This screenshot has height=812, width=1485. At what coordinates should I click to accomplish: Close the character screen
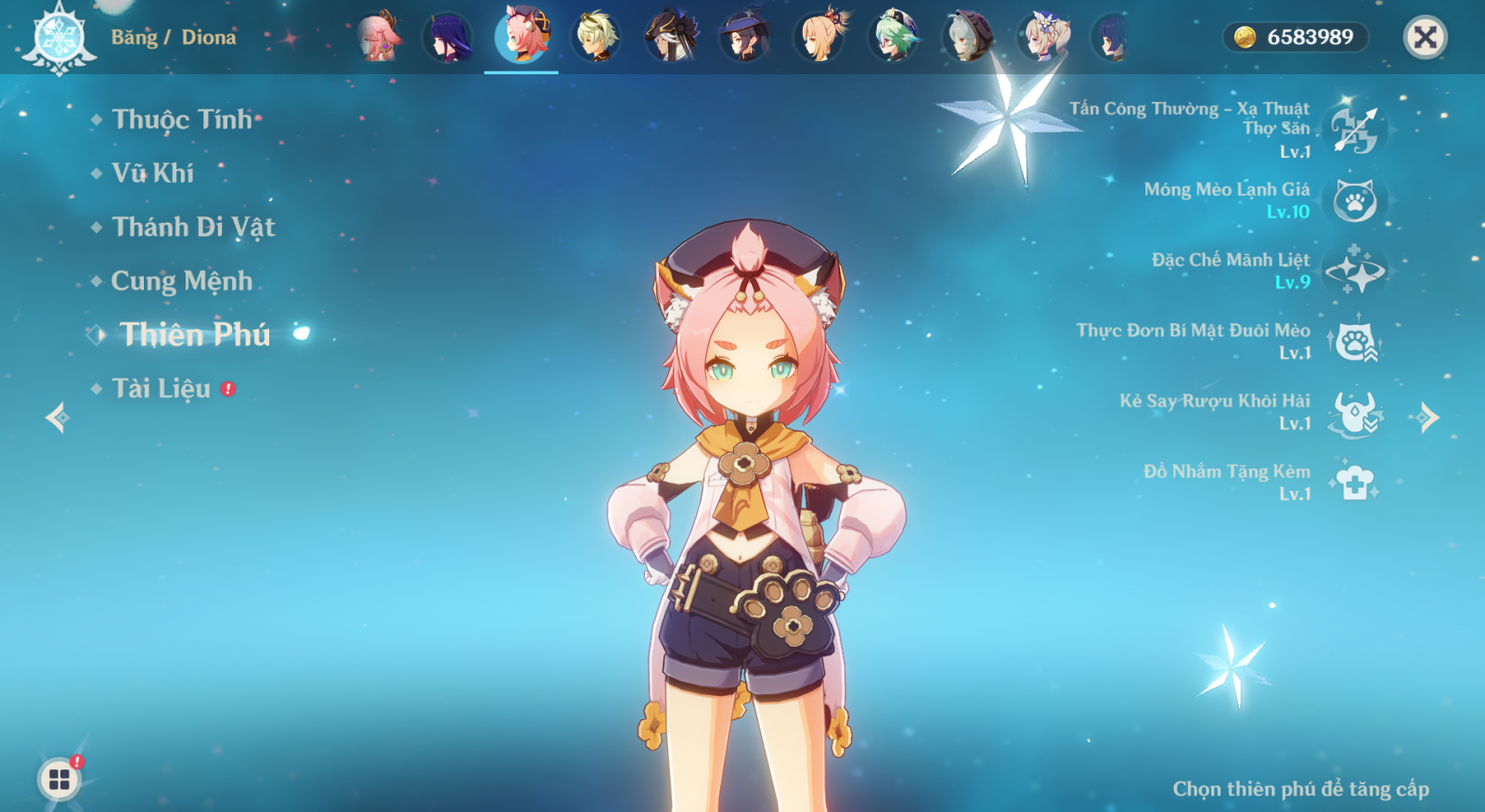(x=1425, y=37)
